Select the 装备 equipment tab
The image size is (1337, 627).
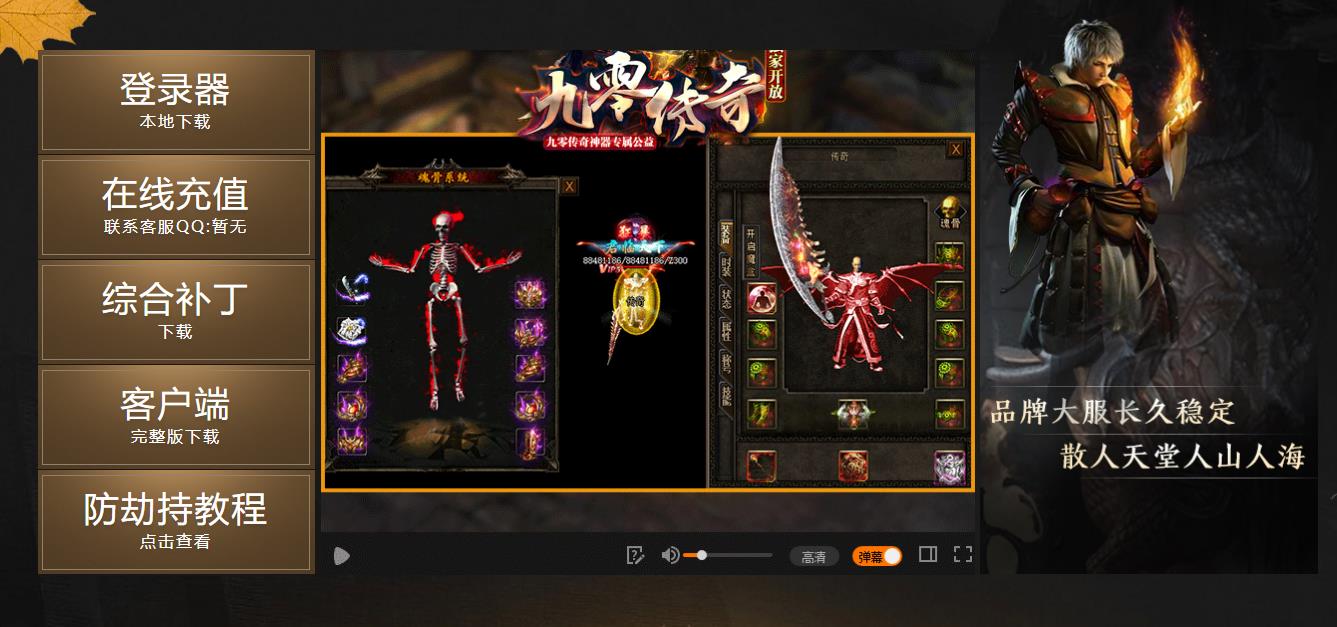726,231
